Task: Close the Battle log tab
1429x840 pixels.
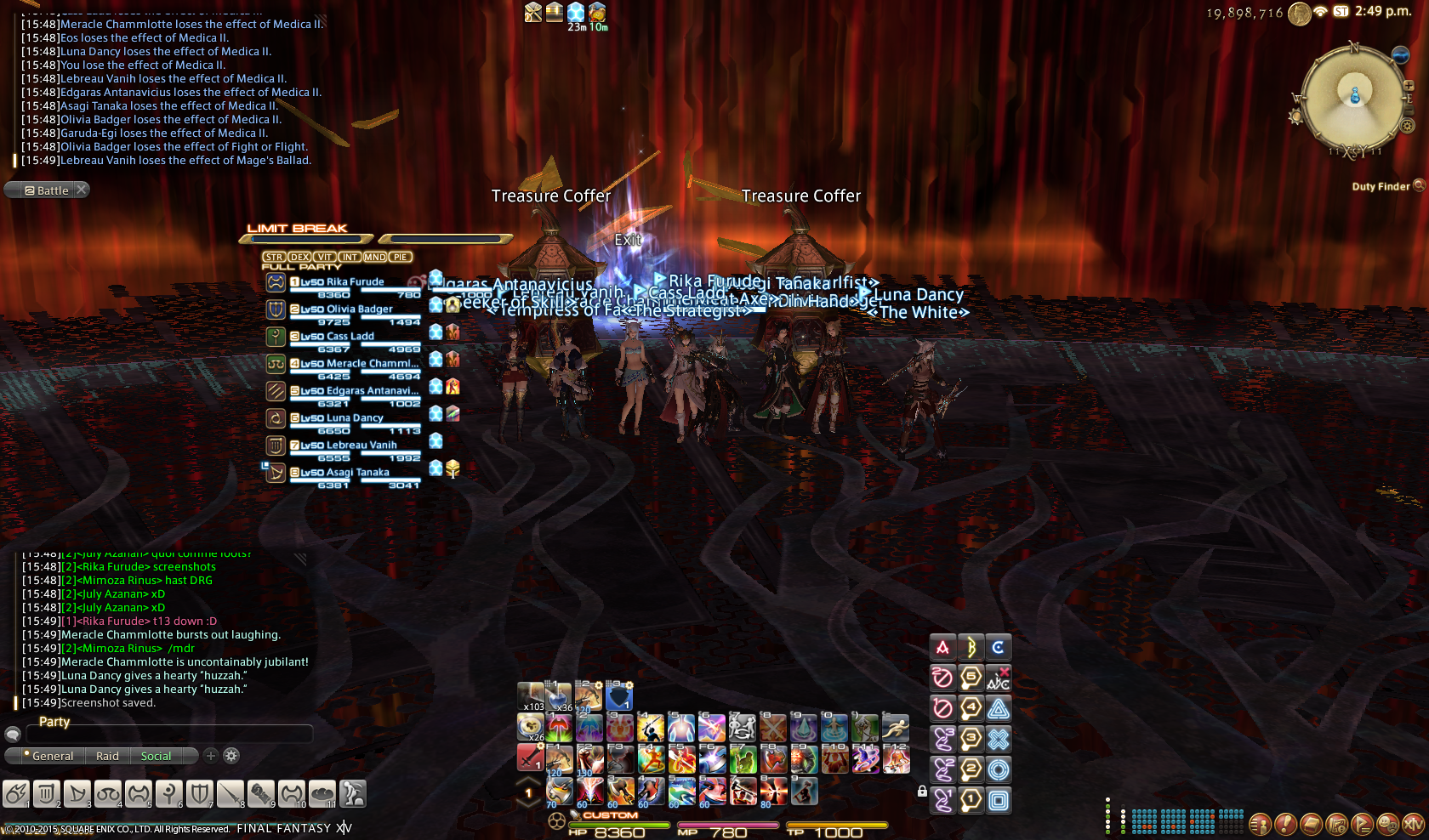Action: point(81,190)
